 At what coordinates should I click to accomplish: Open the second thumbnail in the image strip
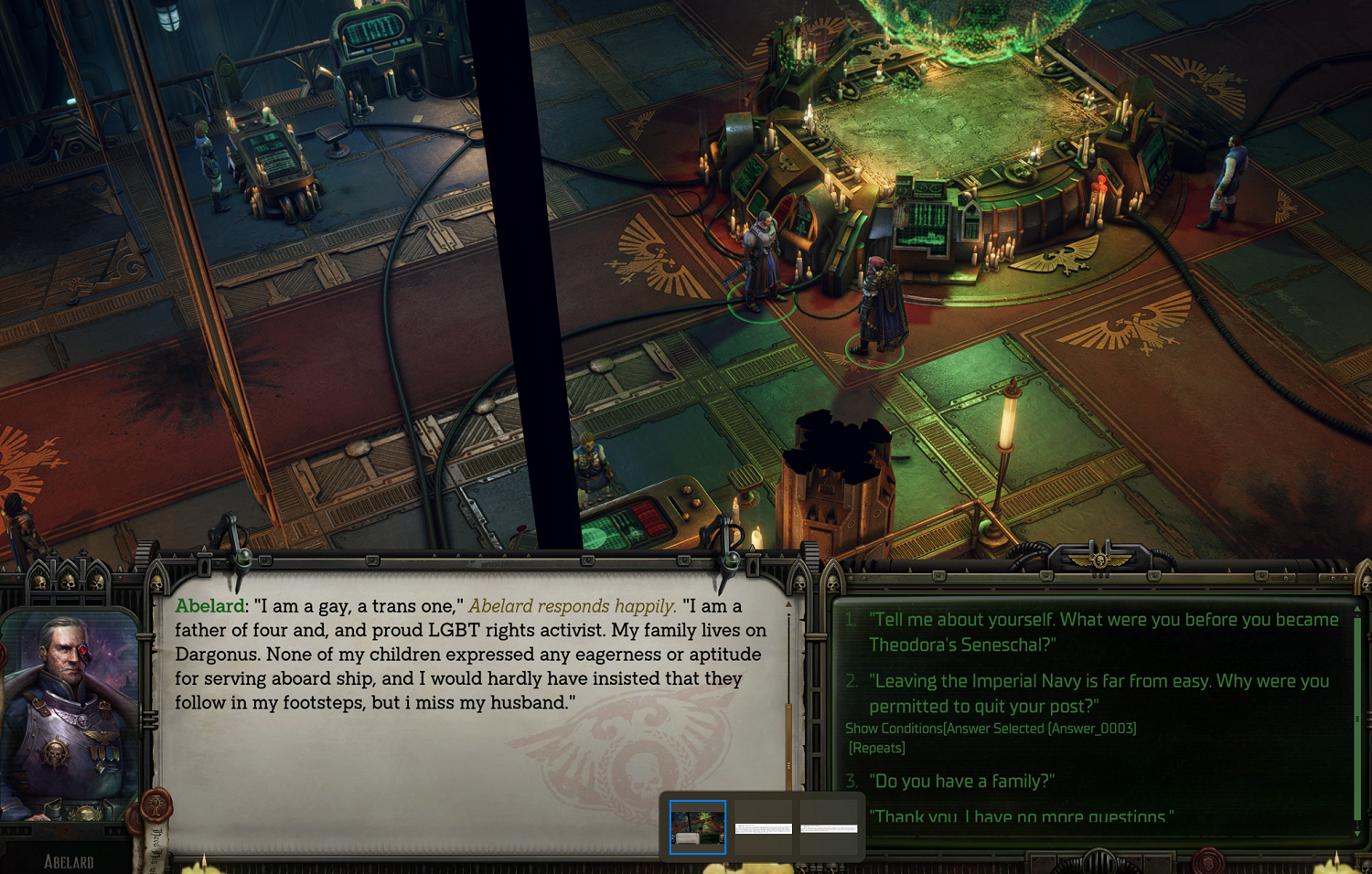coord(764,828)
